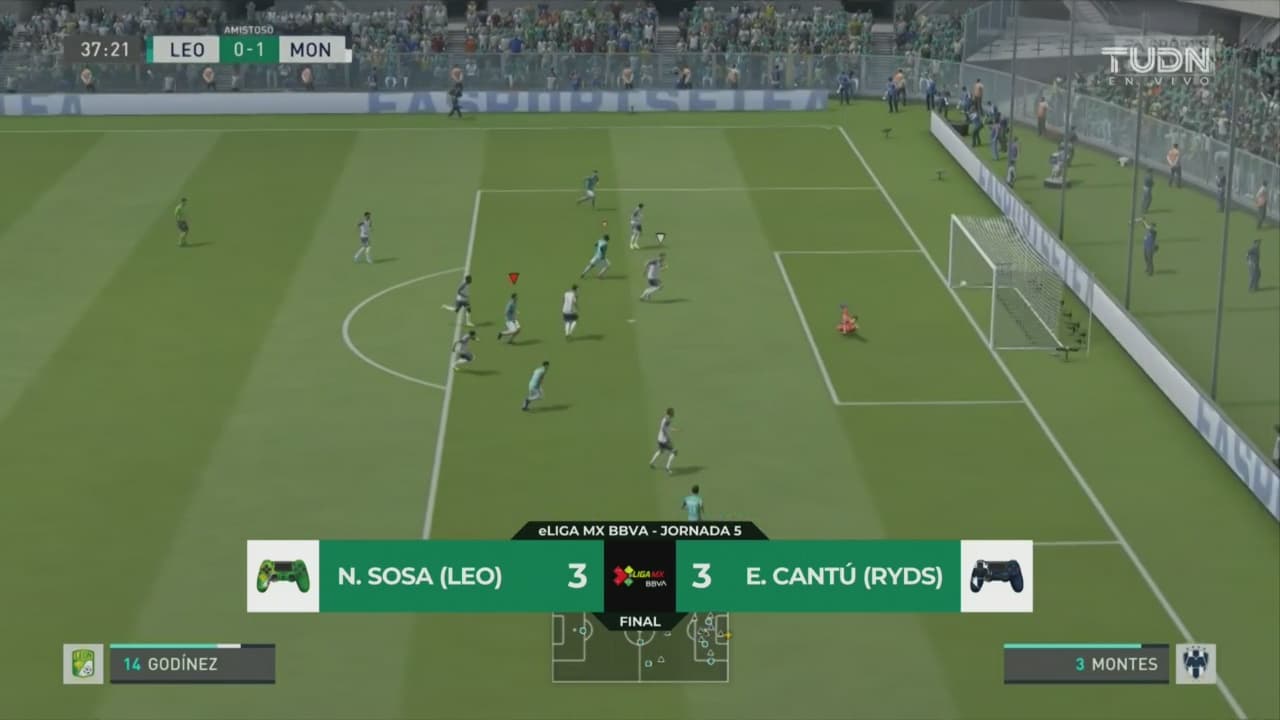Click the eLiga MX BBVA center logo
The height and width of the screenshot is (720, 1280).
tap(640, 576)
